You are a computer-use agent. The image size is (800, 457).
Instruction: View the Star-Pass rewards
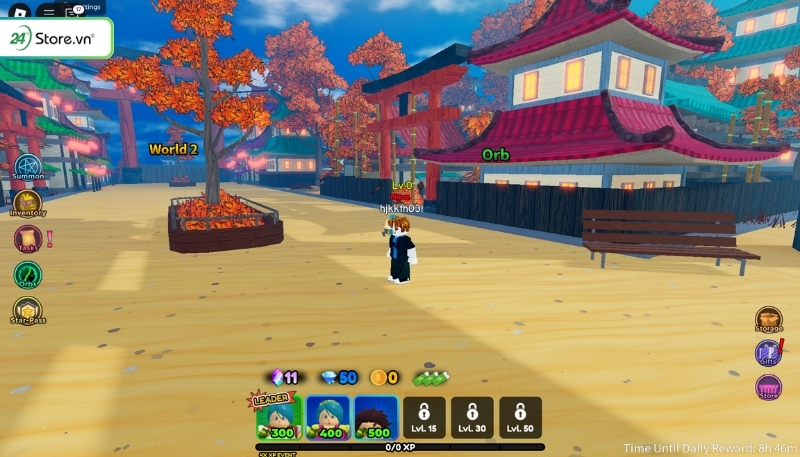pyautogui.click(x=27, y=310)
